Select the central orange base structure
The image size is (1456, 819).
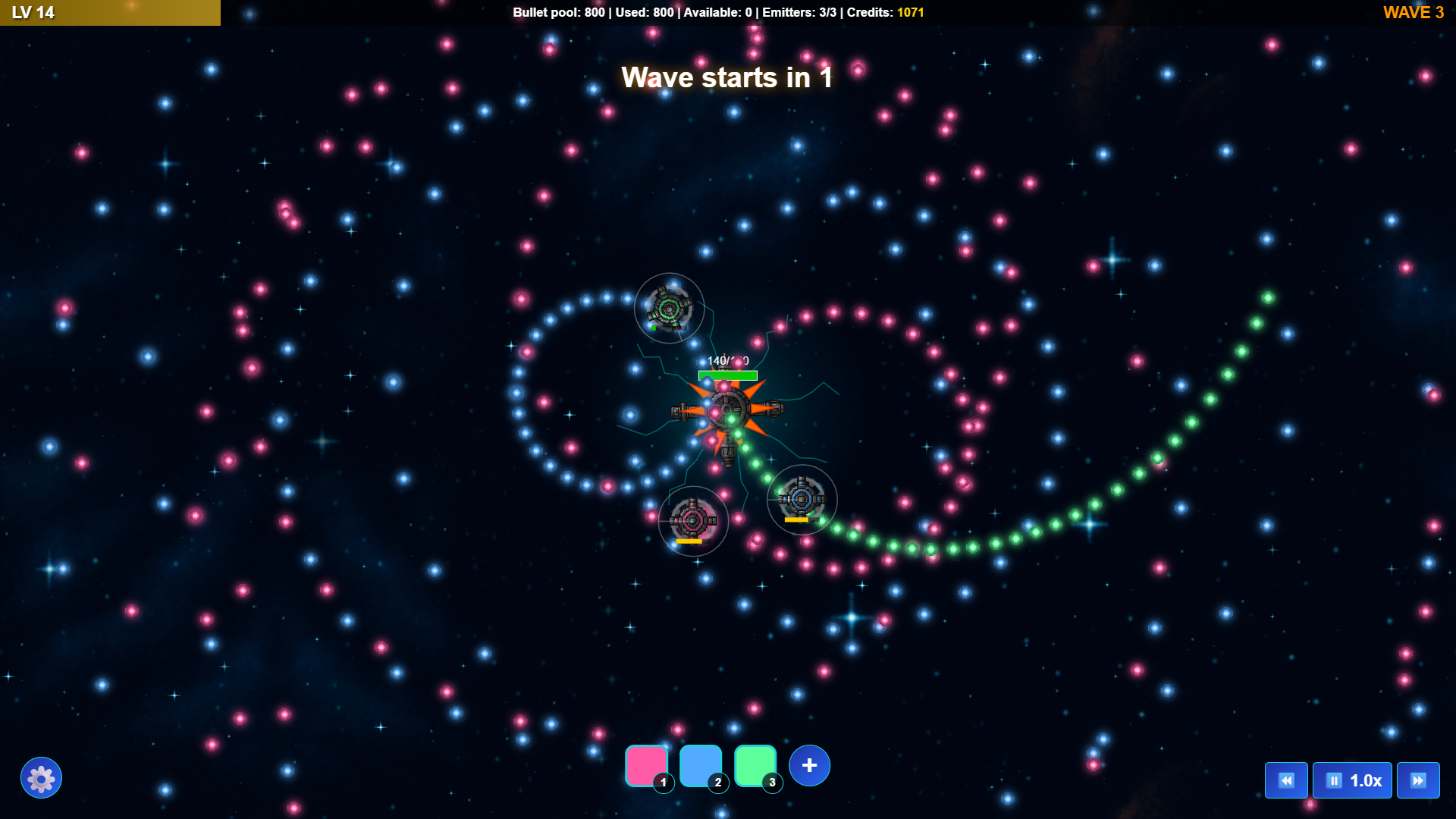click(x=728, y=409)
